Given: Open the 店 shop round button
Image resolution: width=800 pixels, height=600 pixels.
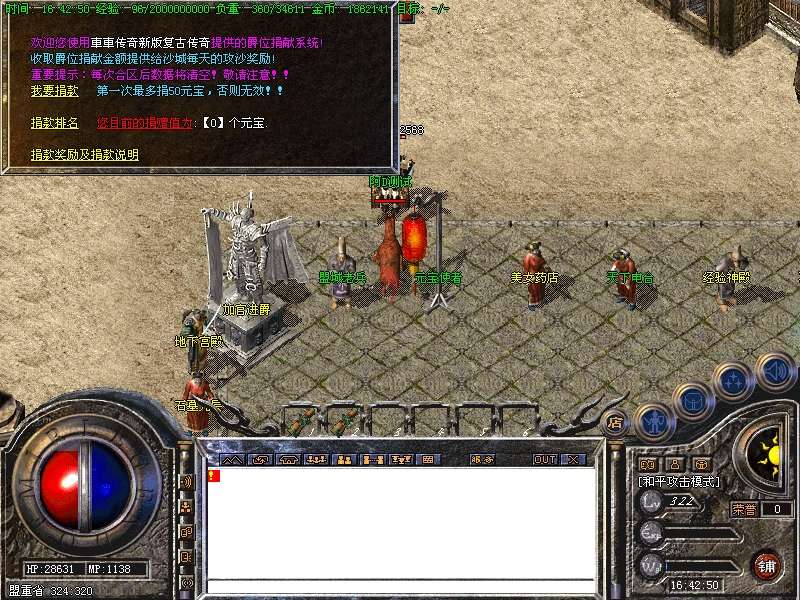Looking at the screenshot, I should pyautogui.click(x=615, y=423).
